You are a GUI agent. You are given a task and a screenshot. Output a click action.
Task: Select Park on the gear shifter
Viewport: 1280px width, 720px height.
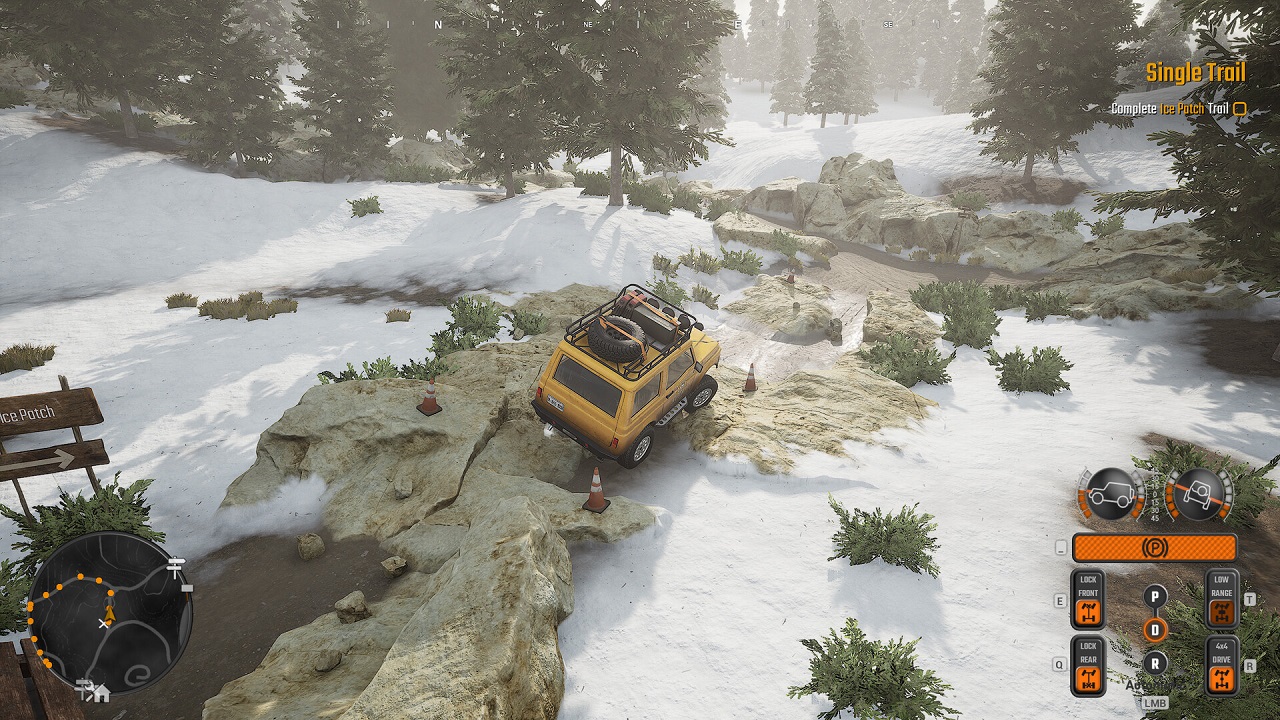[x=1155, y=597]
